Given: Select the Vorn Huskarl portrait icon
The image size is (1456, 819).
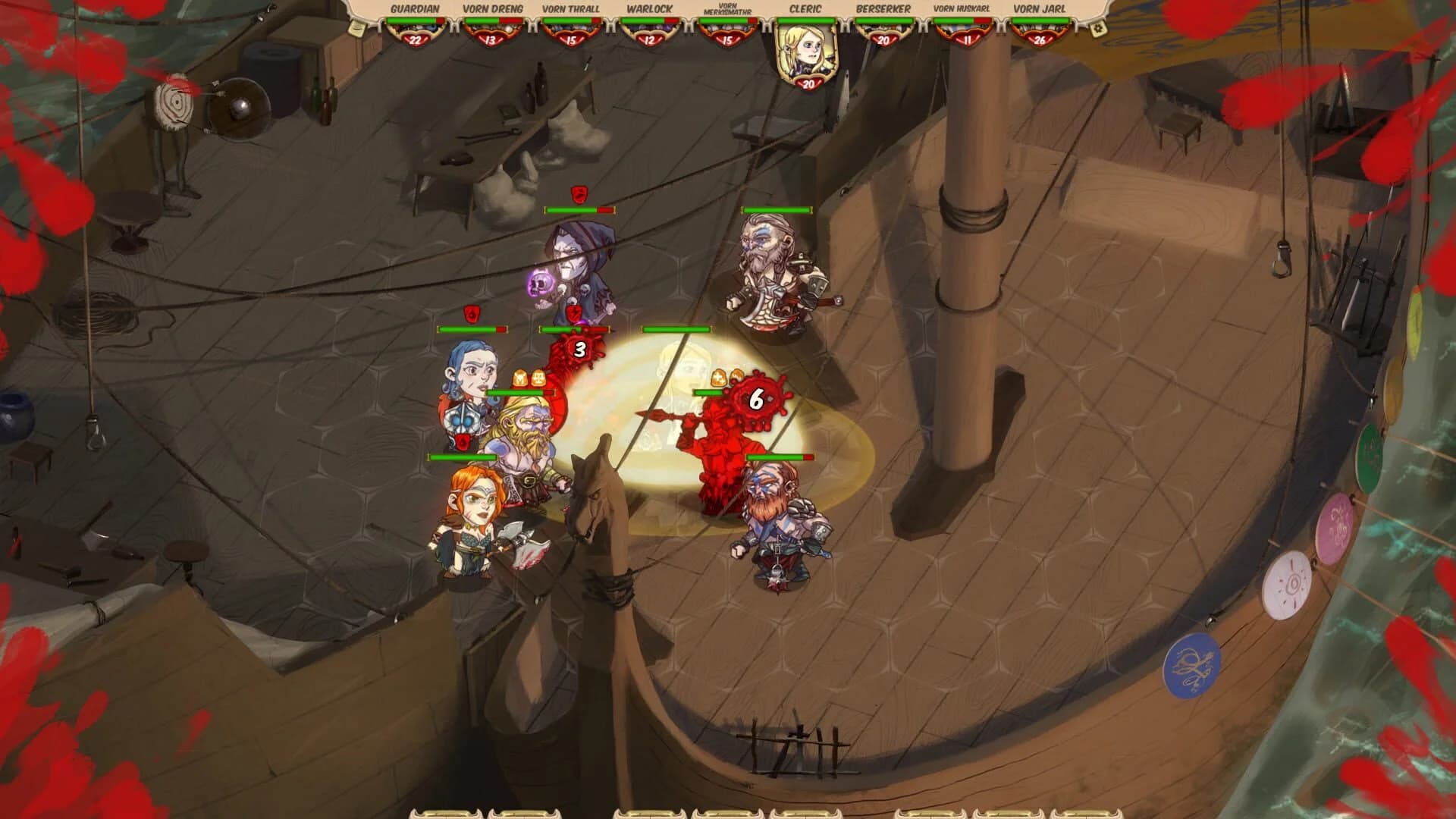Looking at the screenshot, I should coord(965,30).
